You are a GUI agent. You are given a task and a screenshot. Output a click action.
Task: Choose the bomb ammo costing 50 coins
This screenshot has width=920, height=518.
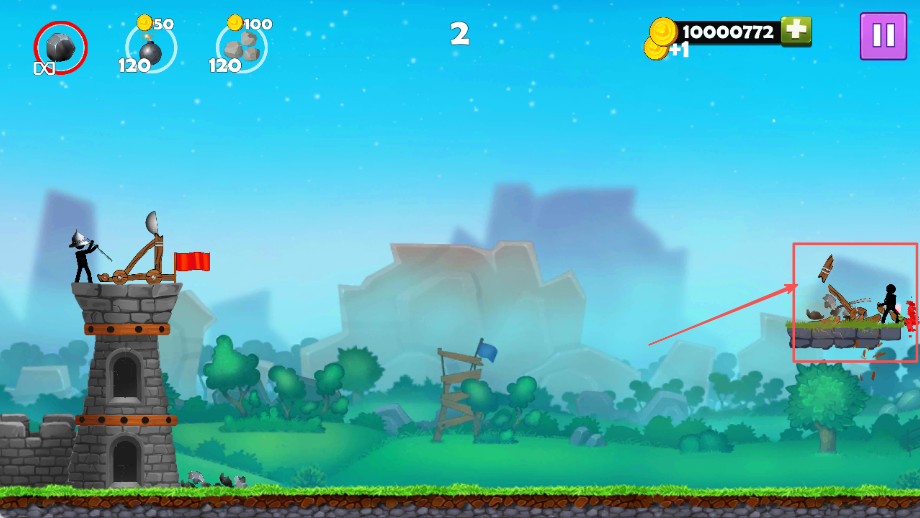click(x=151, y=47)
